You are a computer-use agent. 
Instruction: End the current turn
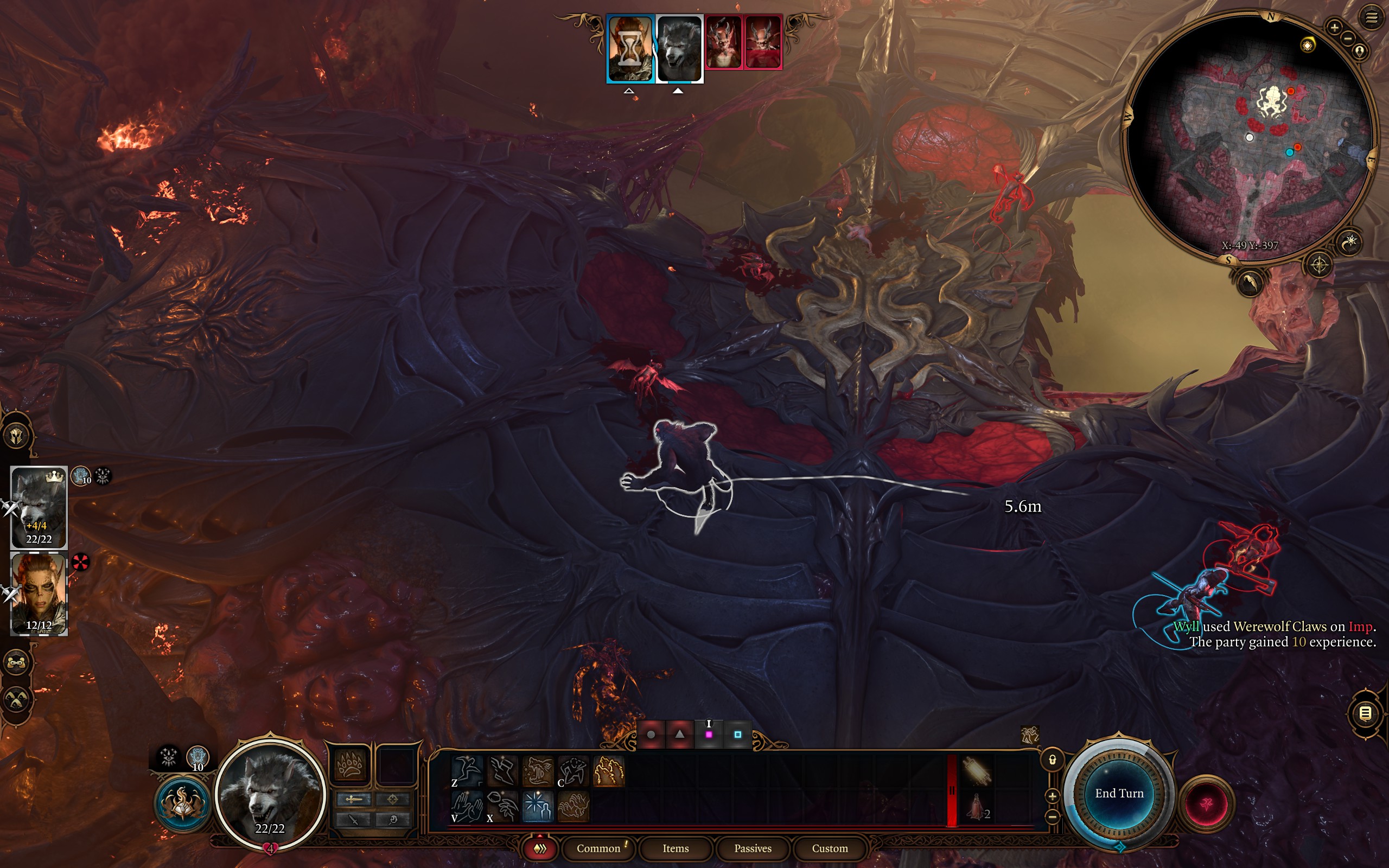tap(1119, 793)
